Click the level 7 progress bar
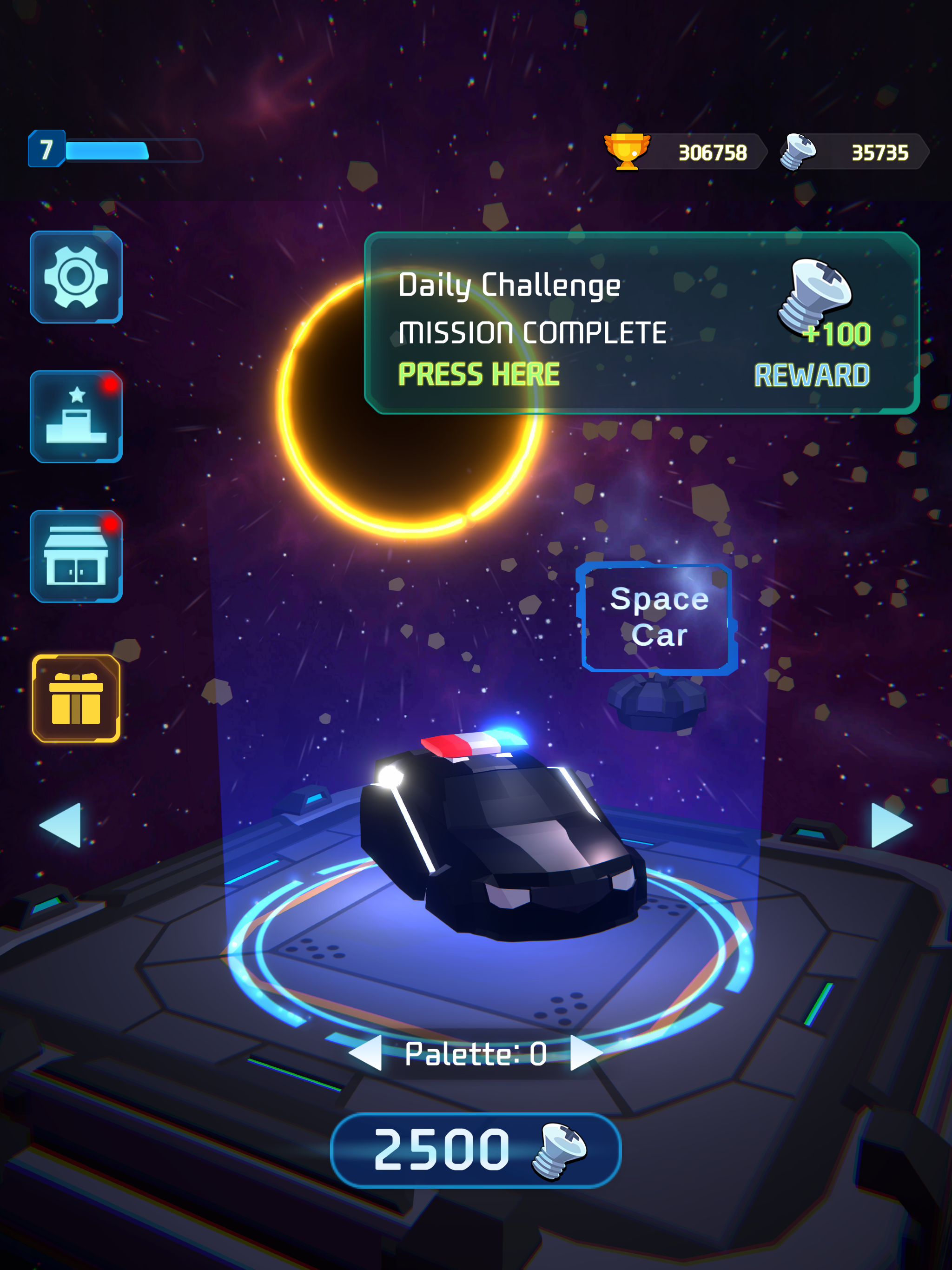This screenshot has width=952, height=1270. (115, 151)
